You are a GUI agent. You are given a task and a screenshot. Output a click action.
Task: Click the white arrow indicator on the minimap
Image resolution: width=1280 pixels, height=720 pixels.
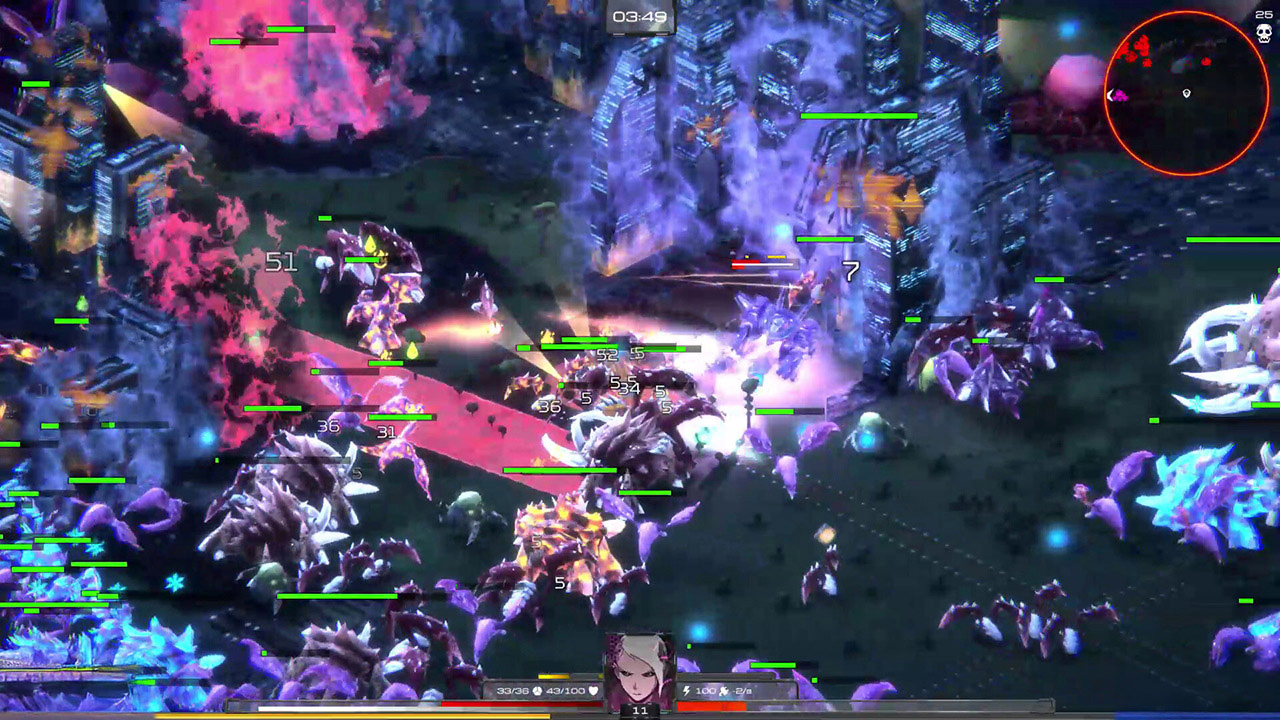coord(1109,94)
